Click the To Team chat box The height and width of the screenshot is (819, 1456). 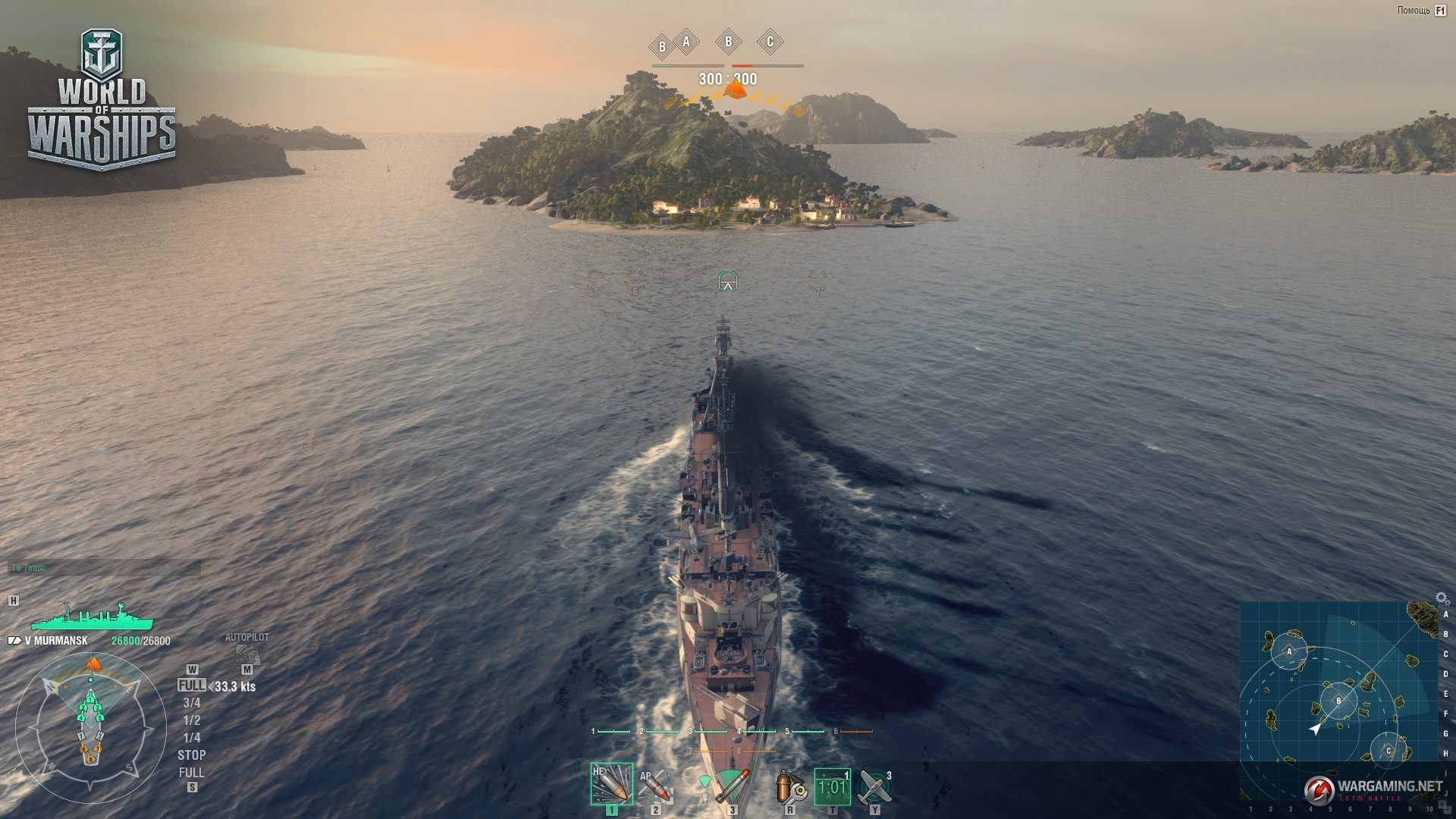tap(105, 568)
